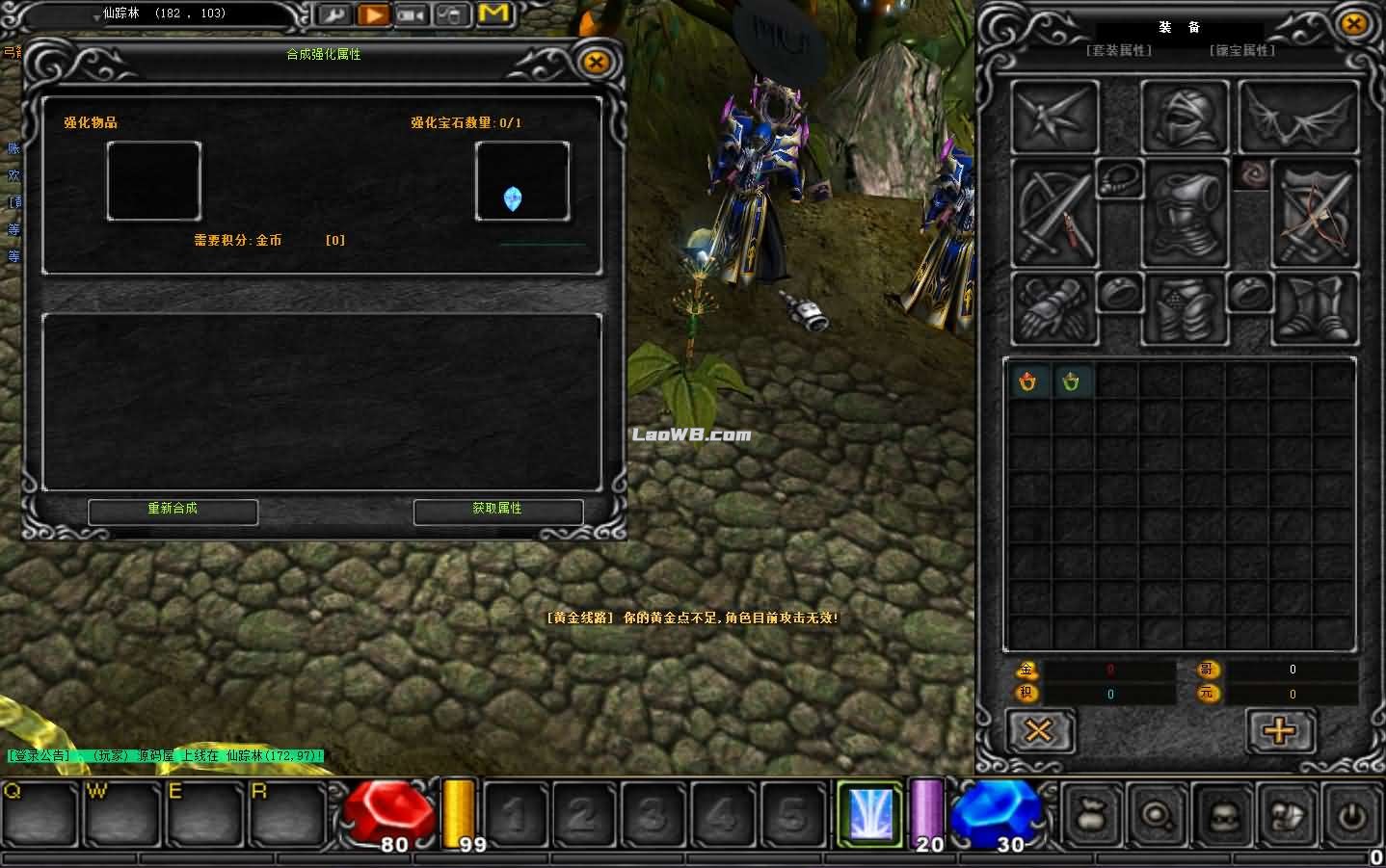Switch to the 套装属性 tab

point(1119,50)
